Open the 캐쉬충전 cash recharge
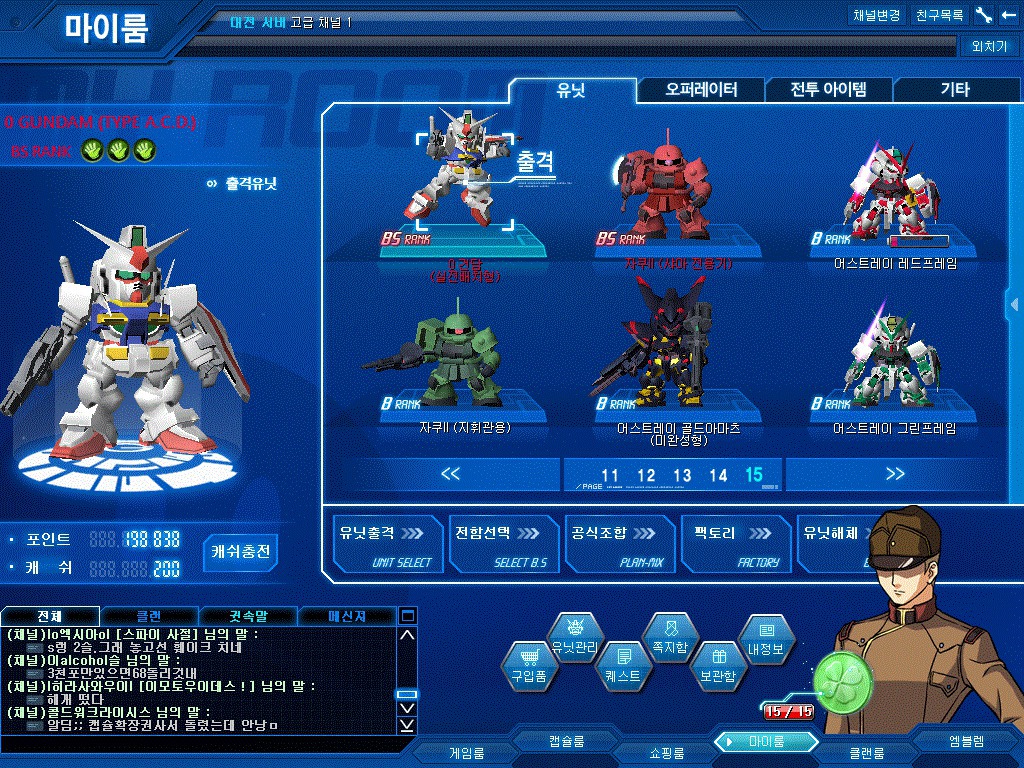Image resolution: width=1024 pixels, height=768 pixels. point(240,552)
